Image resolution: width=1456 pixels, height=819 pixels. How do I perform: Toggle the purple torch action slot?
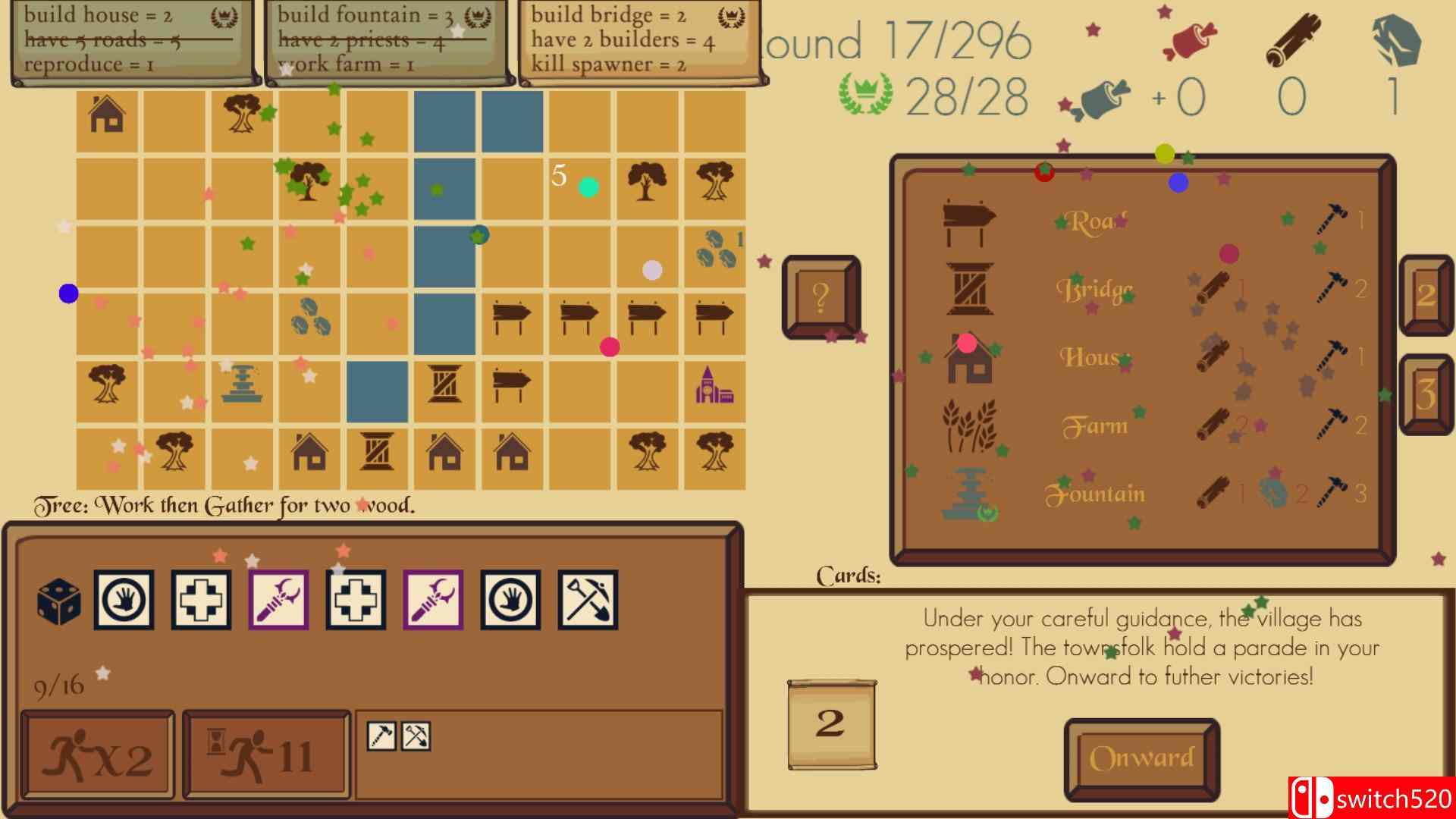[x=277, y=599]
